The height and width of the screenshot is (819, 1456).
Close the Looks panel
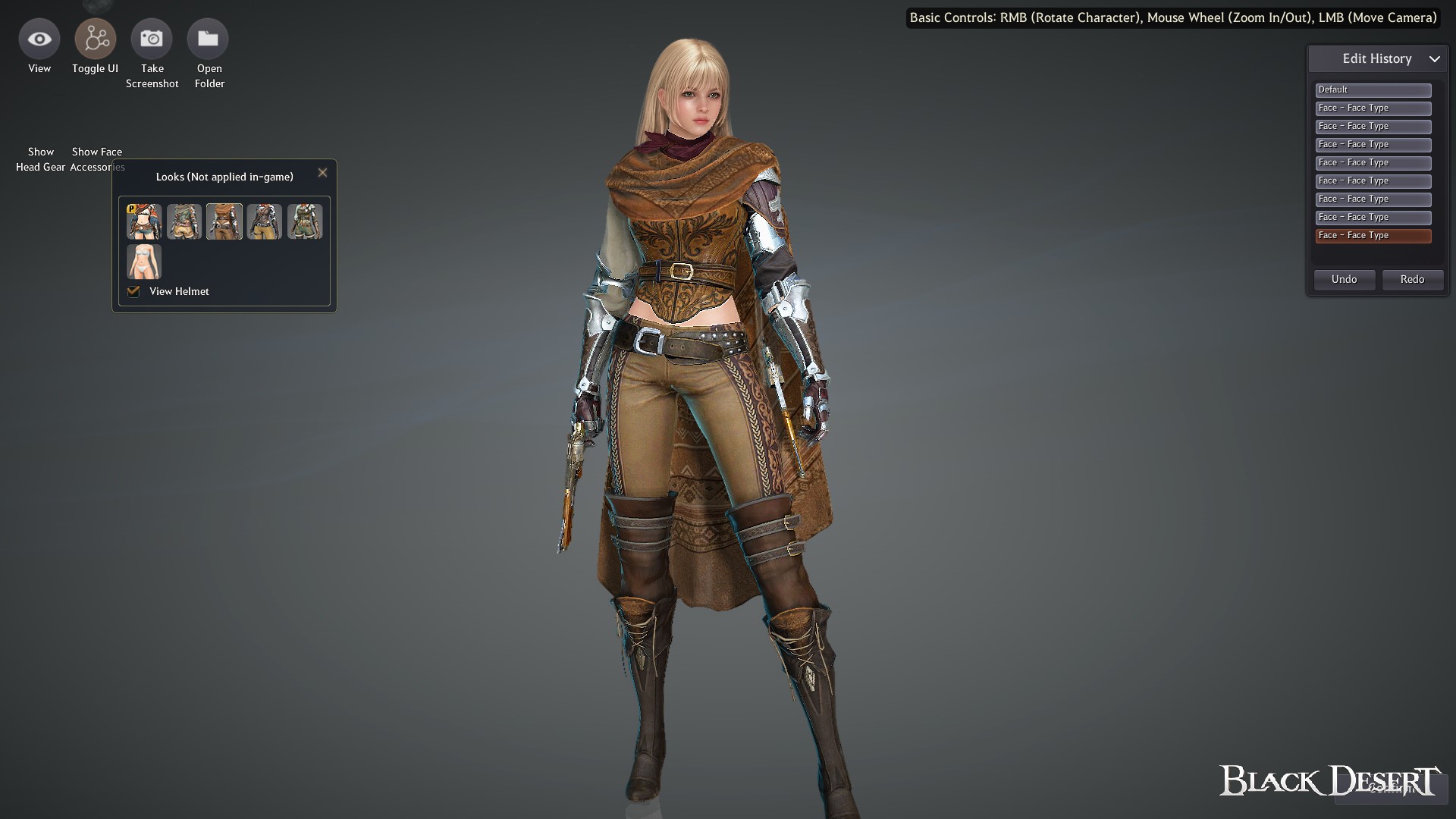(x=322, y=172)
